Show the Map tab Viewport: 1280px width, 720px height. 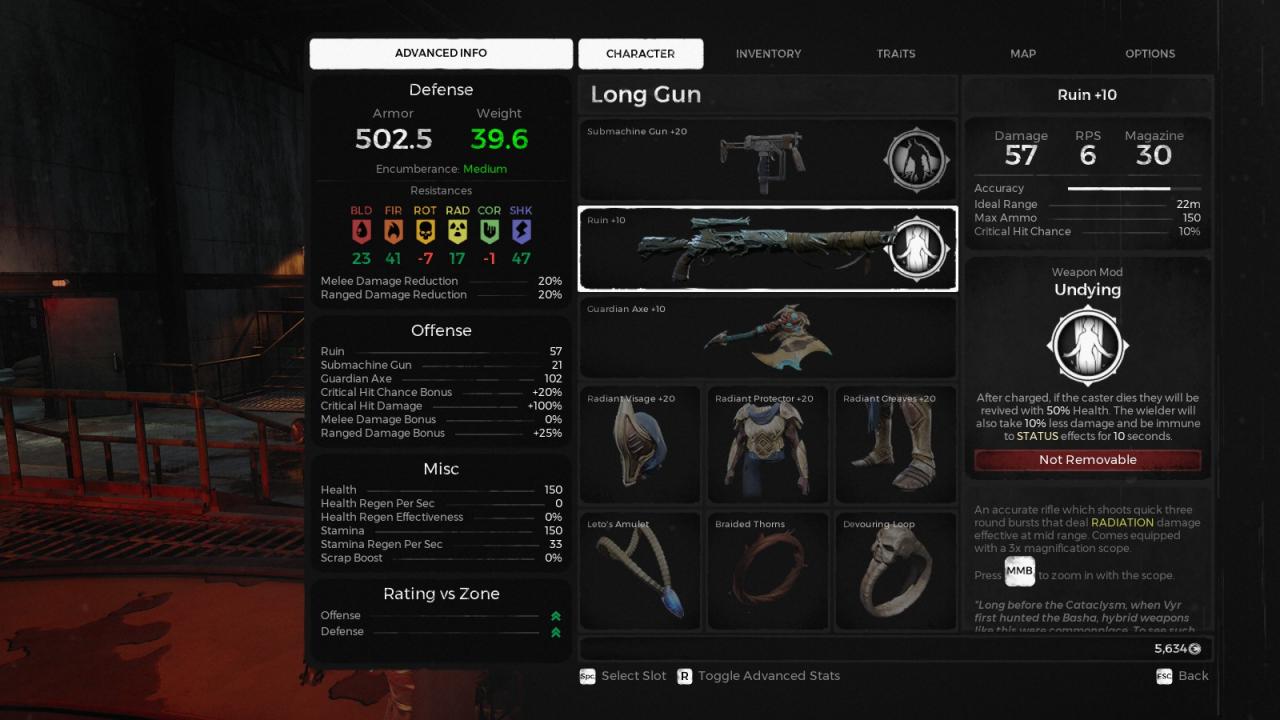pyautogui.click(x=1023, y=54)
